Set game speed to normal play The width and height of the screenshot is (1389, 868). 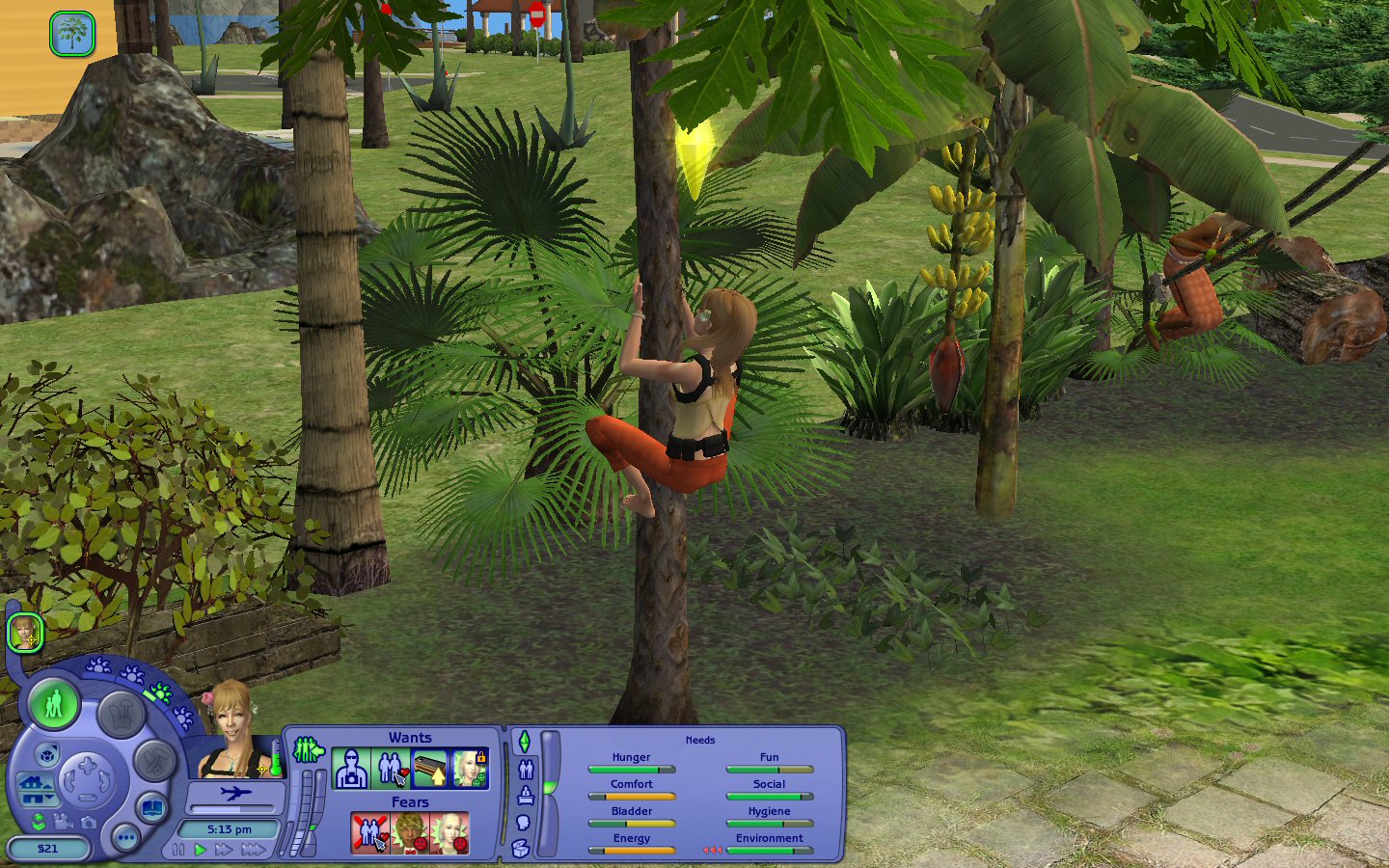(x=200, y=850)
